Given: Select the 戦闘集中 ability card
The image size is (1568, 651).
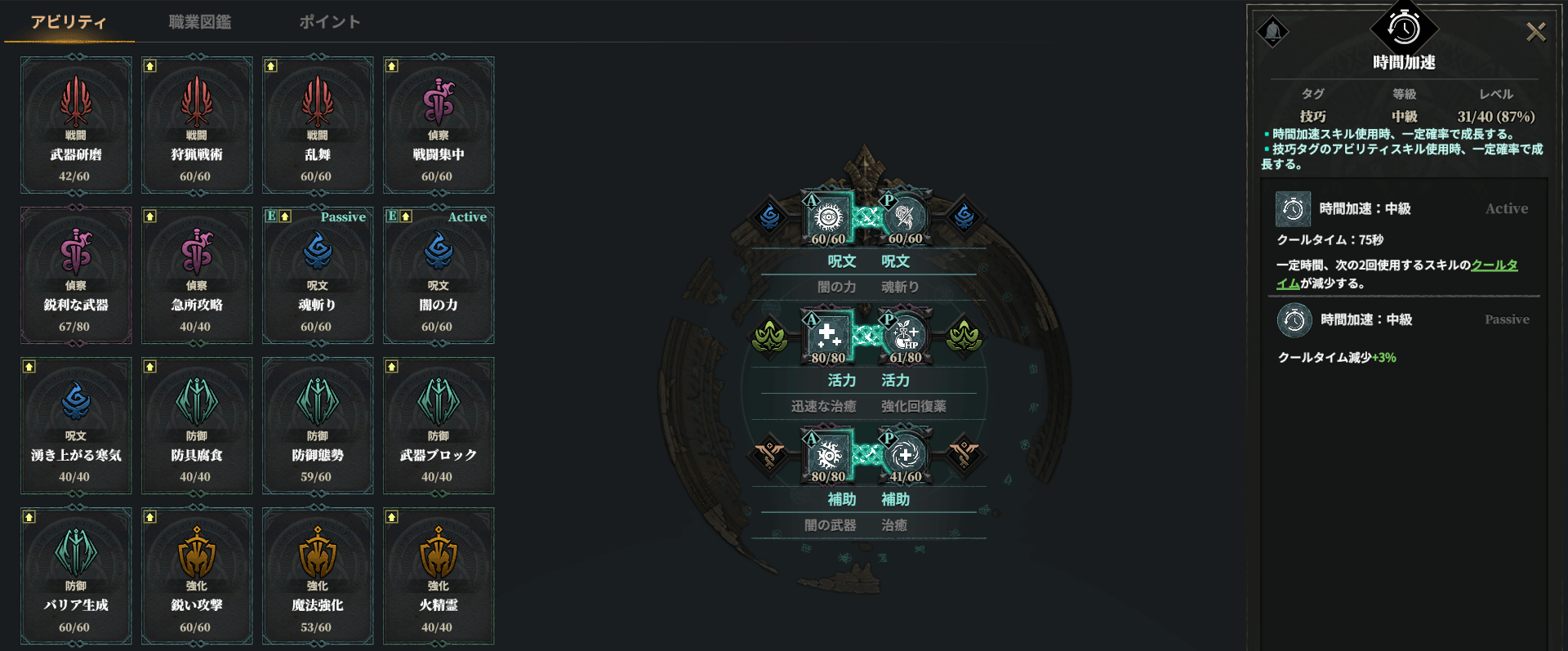Looking at the screenshot, I should click(439, 125).
